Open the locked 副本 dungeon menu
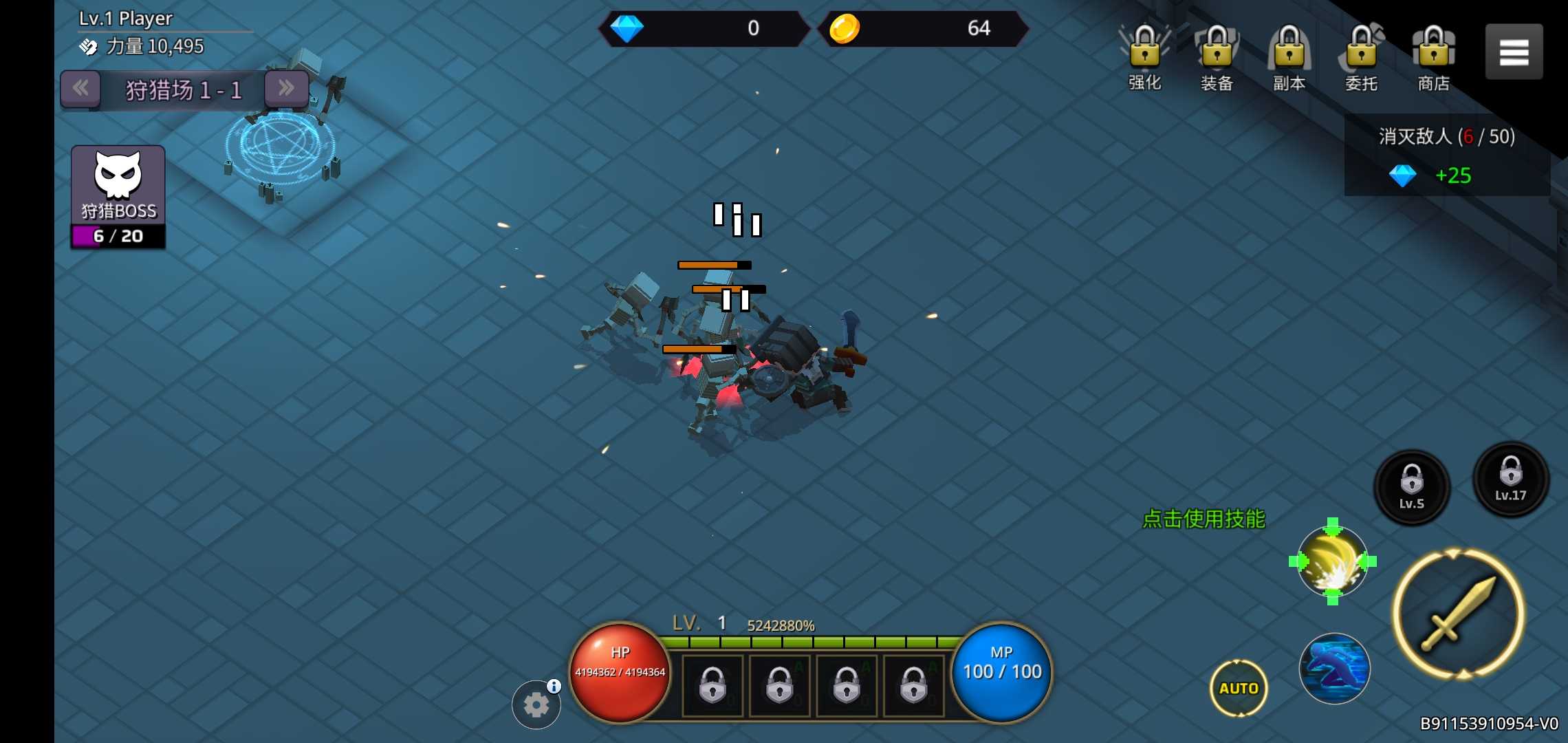1568x743 pixels. [1289, 56]
